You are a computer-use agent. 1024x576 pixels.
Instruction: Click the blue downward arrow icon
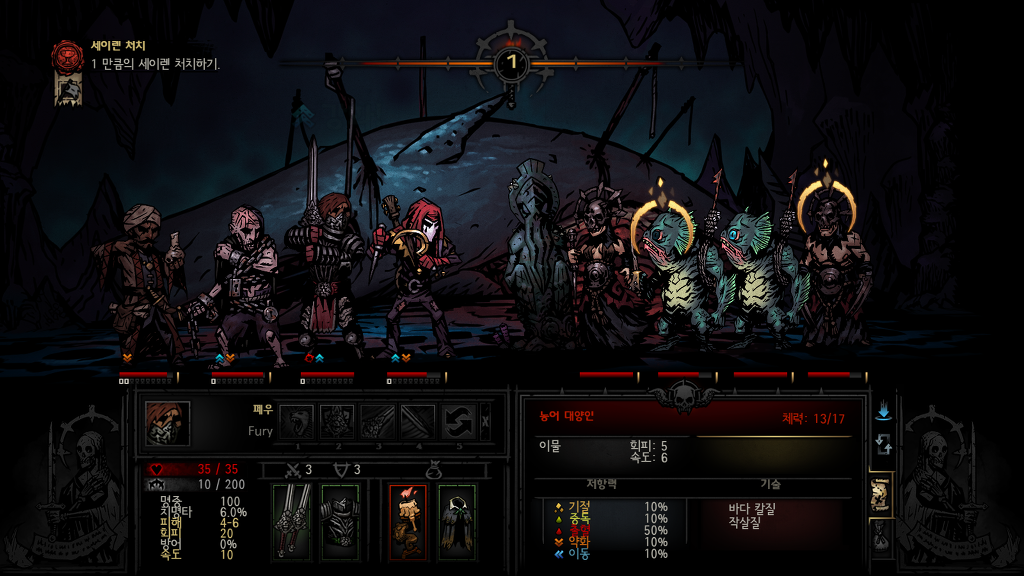pyautogui.click(x=883, y=411)
